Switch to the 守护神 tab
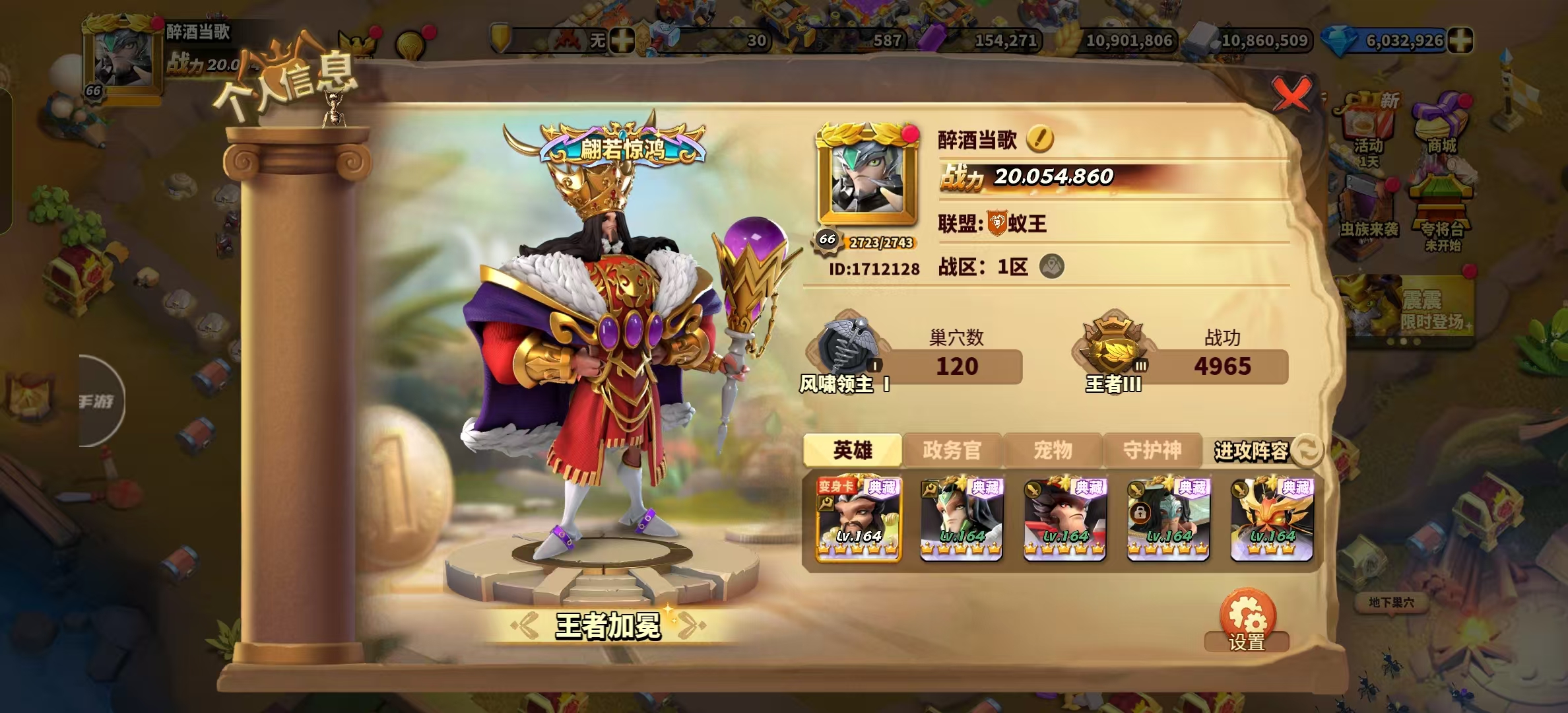Image resolution: width=1568 pixels, height=713 pixels. click(x=1152, y=450)
